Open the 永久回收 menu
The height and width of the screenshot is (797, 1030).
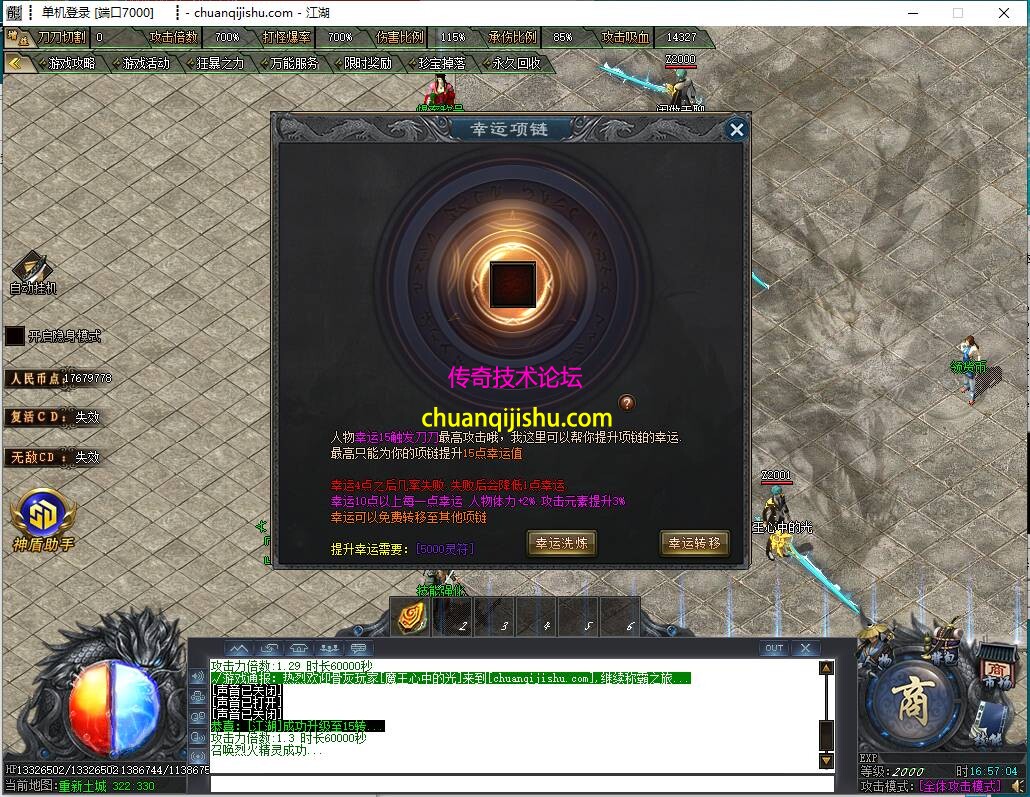click(x=516, y=63)
